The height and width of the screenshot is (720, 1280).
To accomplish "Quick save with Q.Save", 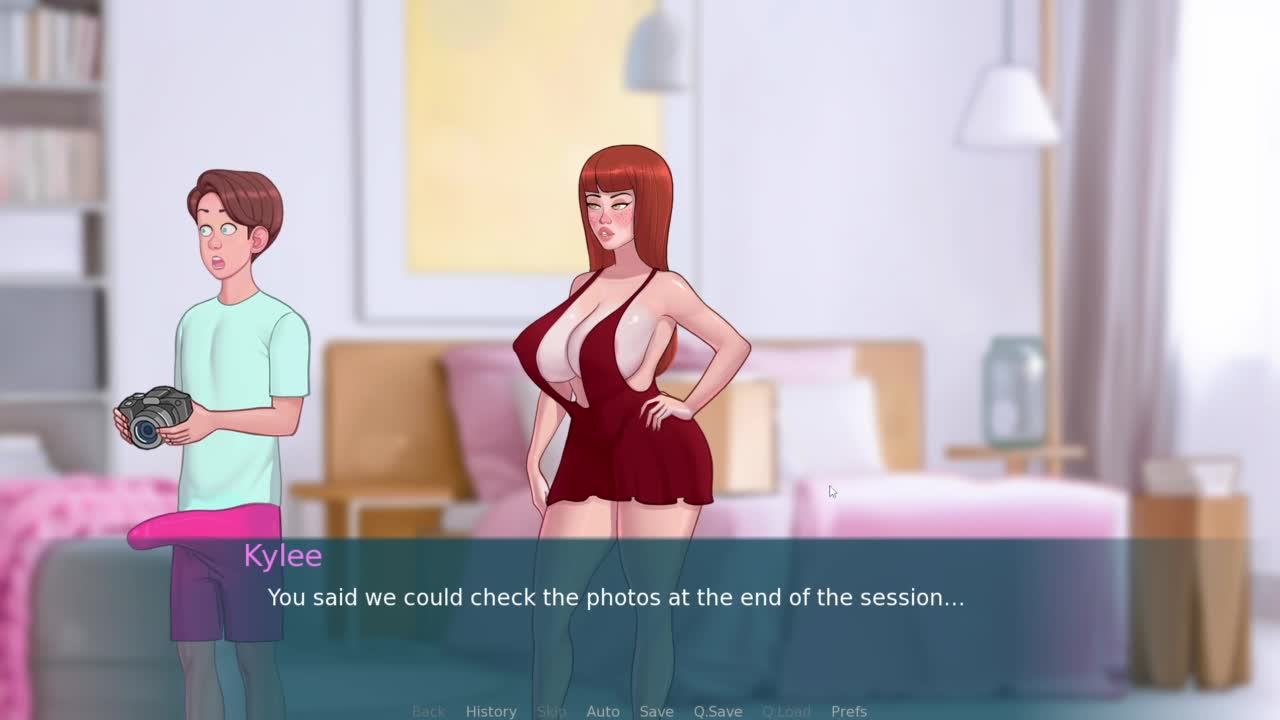I will click(718, 711).
